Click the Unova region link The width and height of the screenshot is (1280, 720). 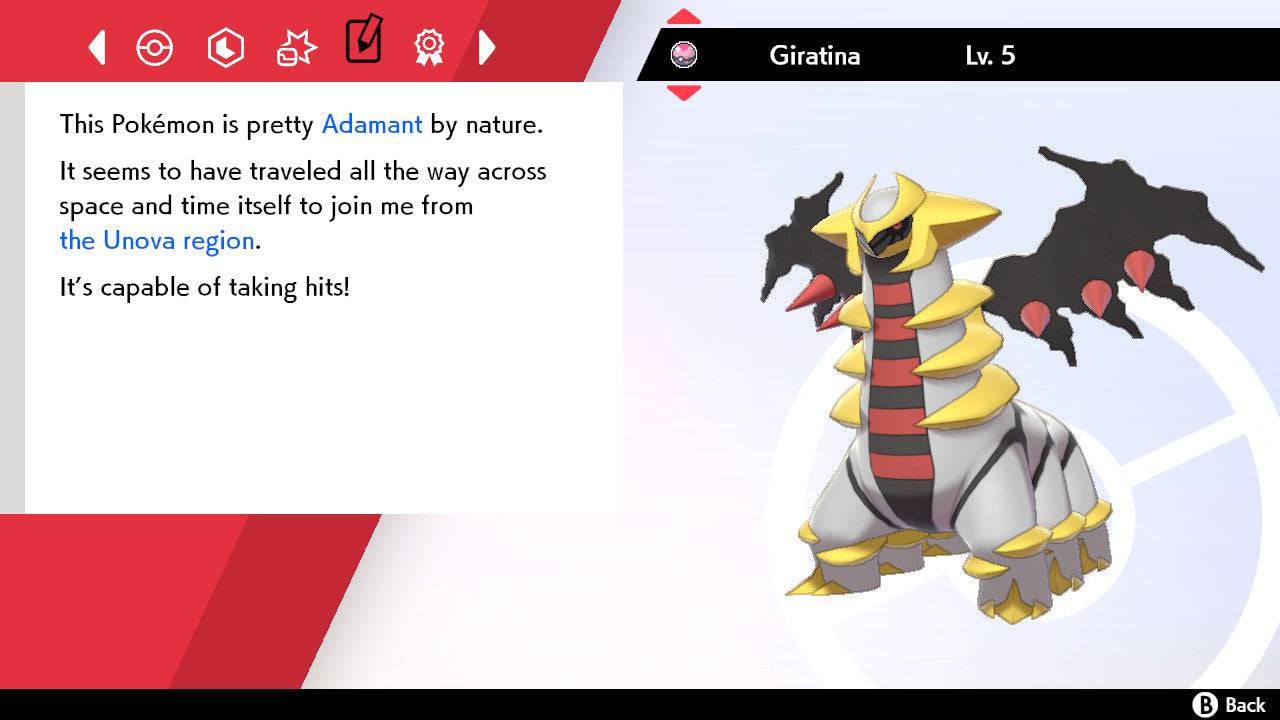click(x=156, y=240)
